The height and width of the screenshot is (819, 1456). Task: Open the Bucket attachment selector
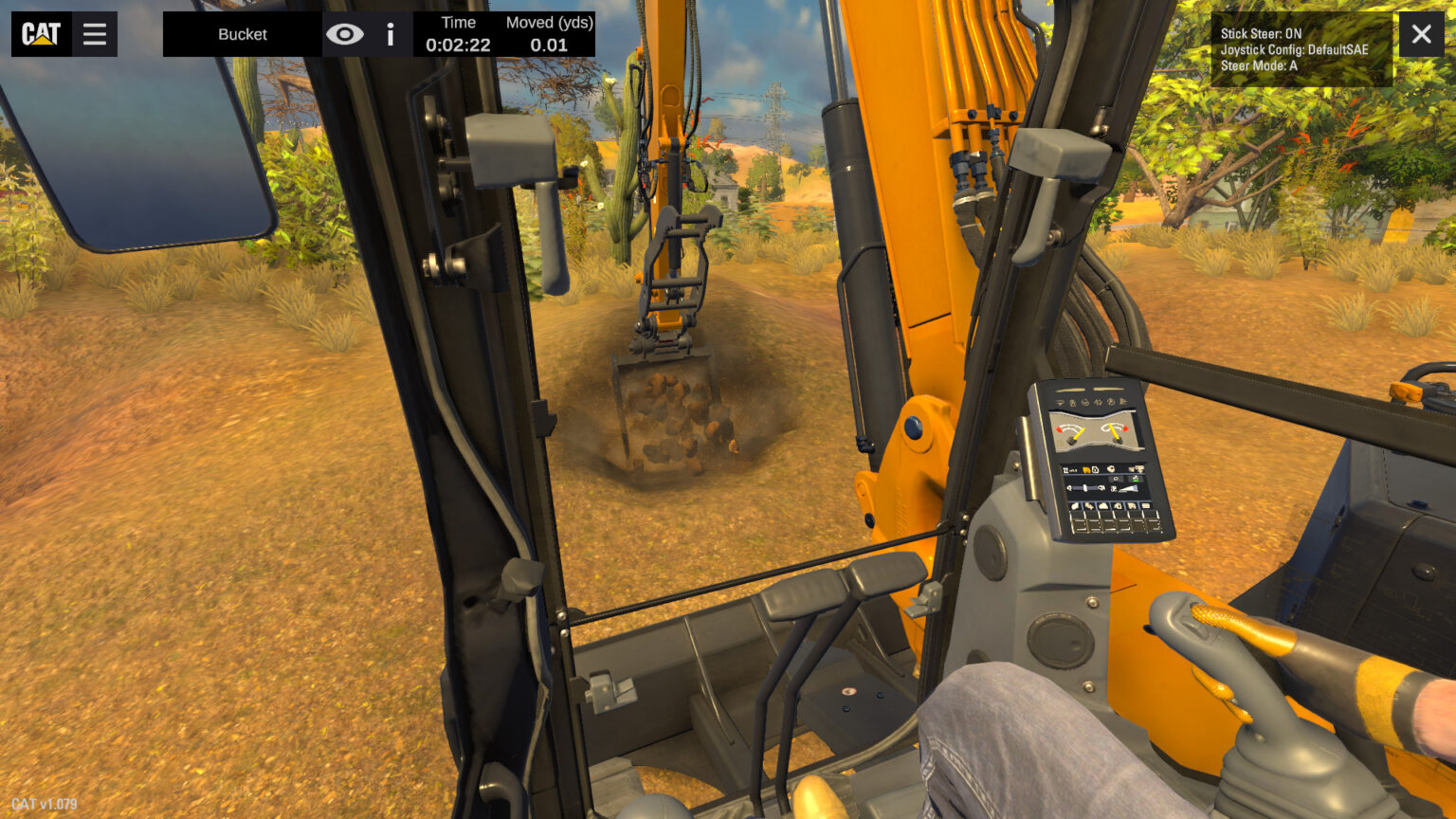[x=243, y=34]
